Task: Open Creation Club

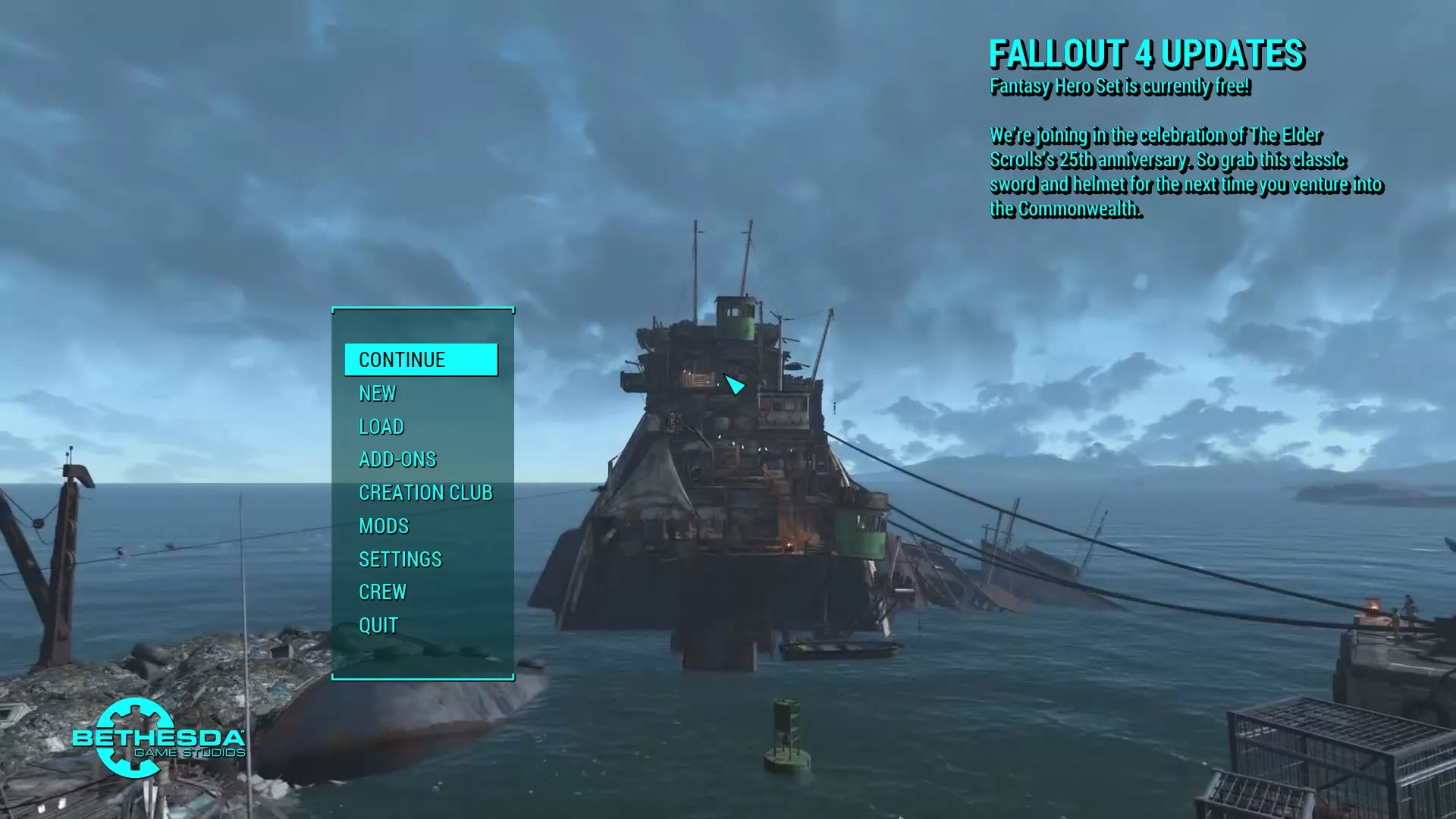Action: click(425, 493)
